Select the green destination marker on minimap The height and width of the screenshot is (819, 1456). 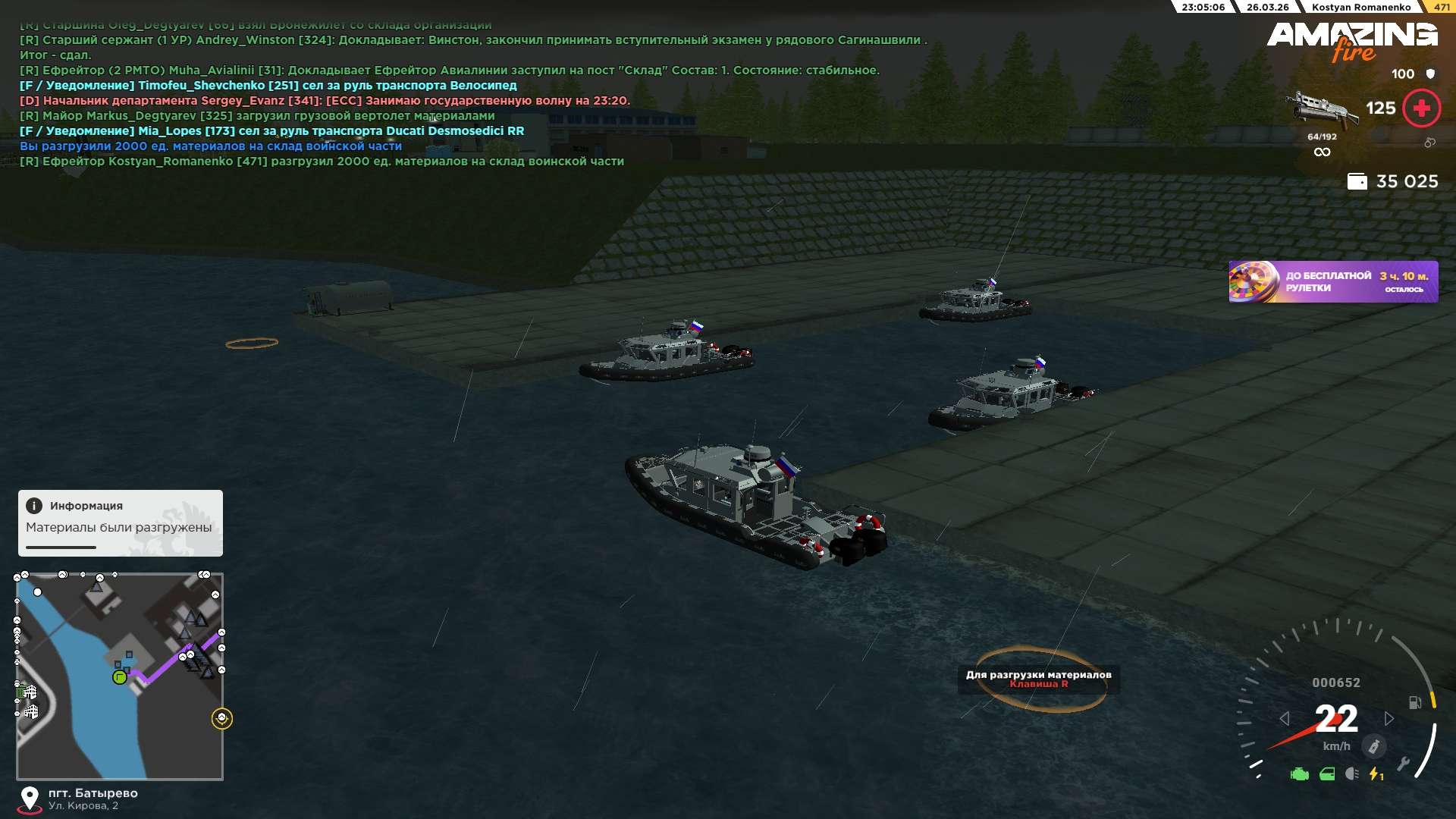119,677
